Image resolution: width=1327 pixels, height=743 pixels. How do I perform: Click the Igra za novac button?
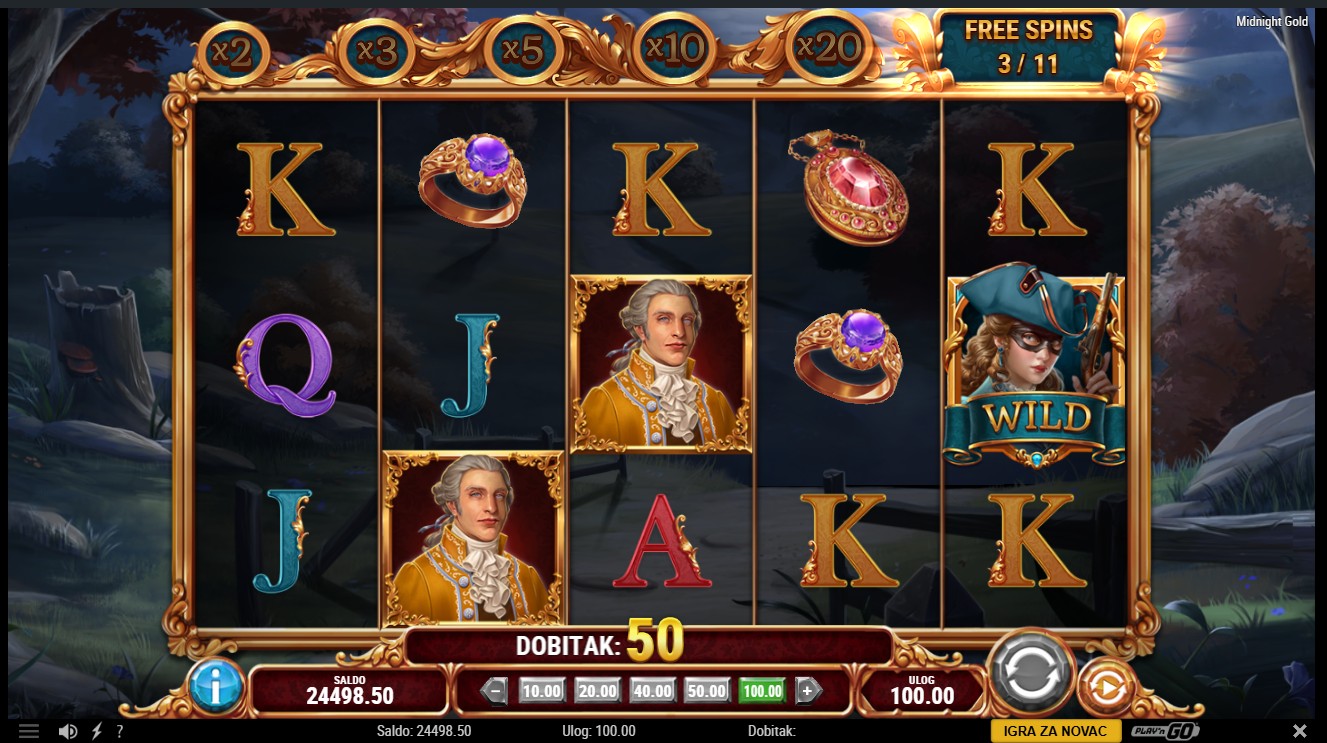tap(1055, 731)
